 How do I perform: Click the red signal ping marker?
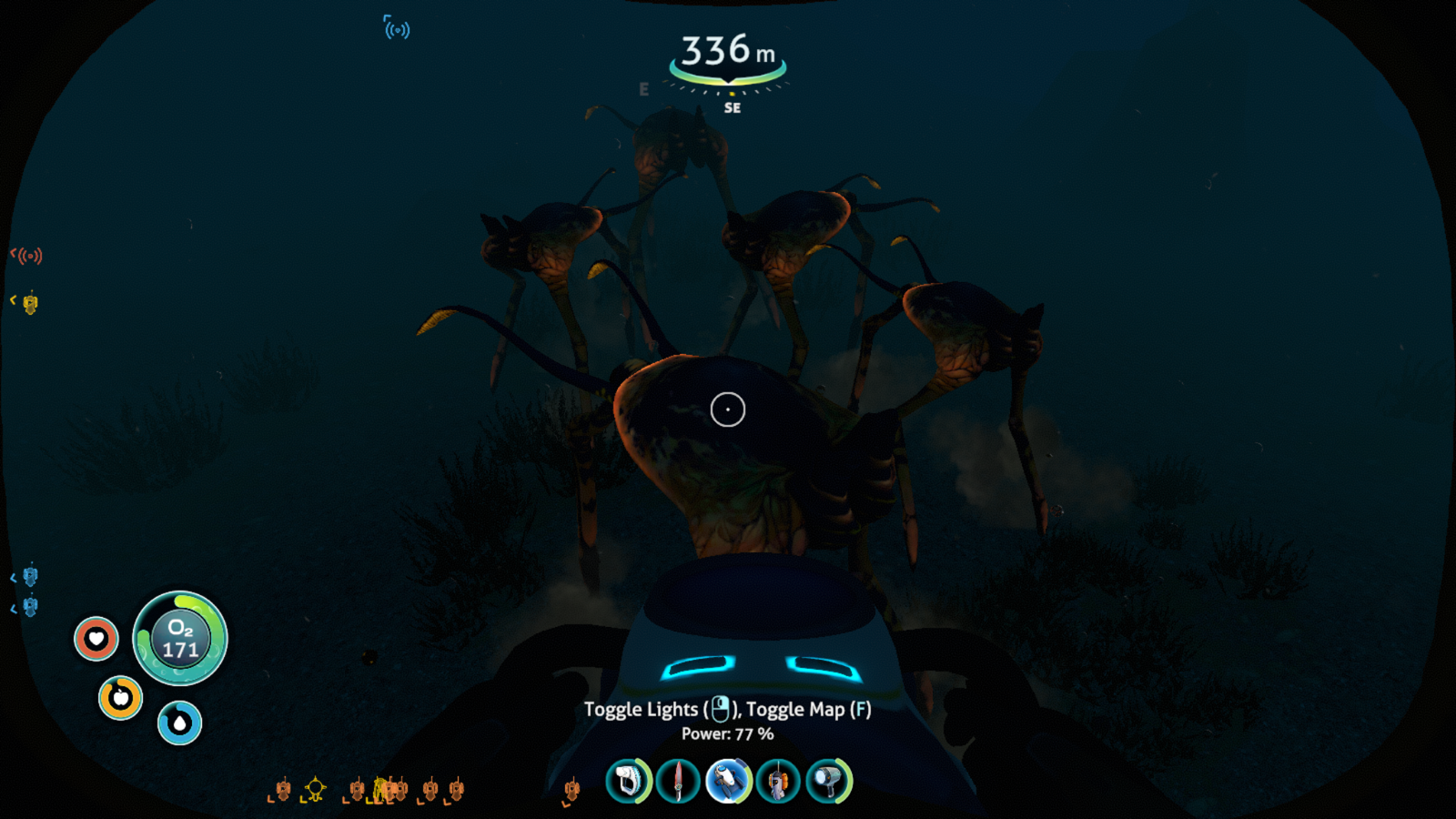coord(28,256)
